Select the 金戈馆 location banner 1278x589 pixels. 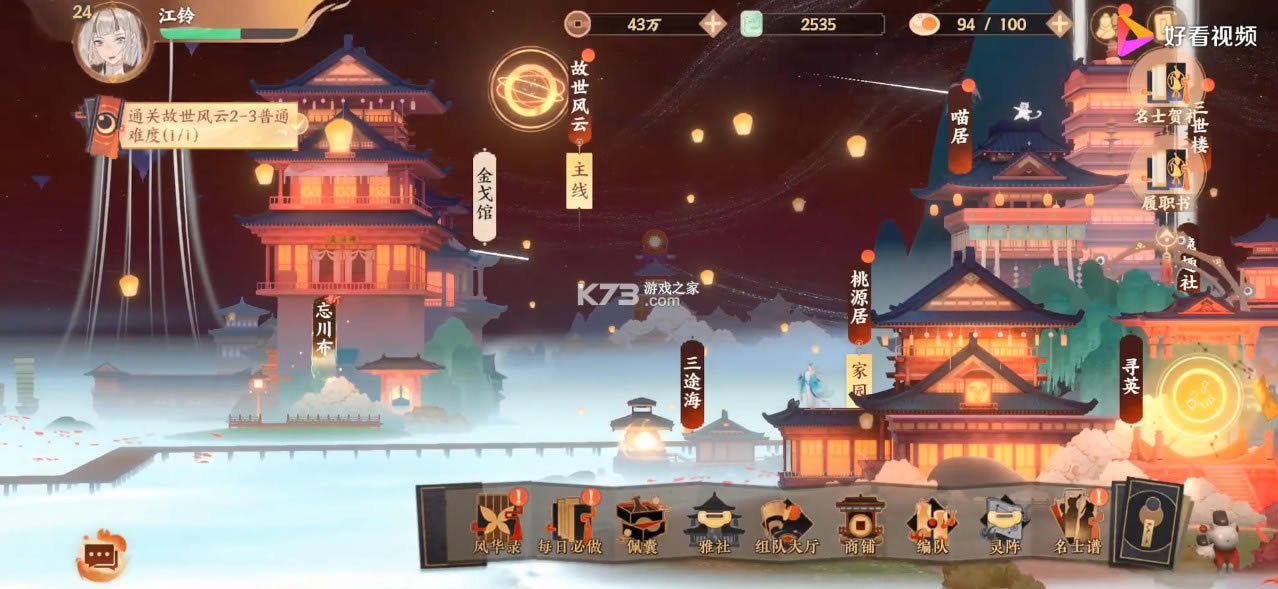click(x=484, y=196)
